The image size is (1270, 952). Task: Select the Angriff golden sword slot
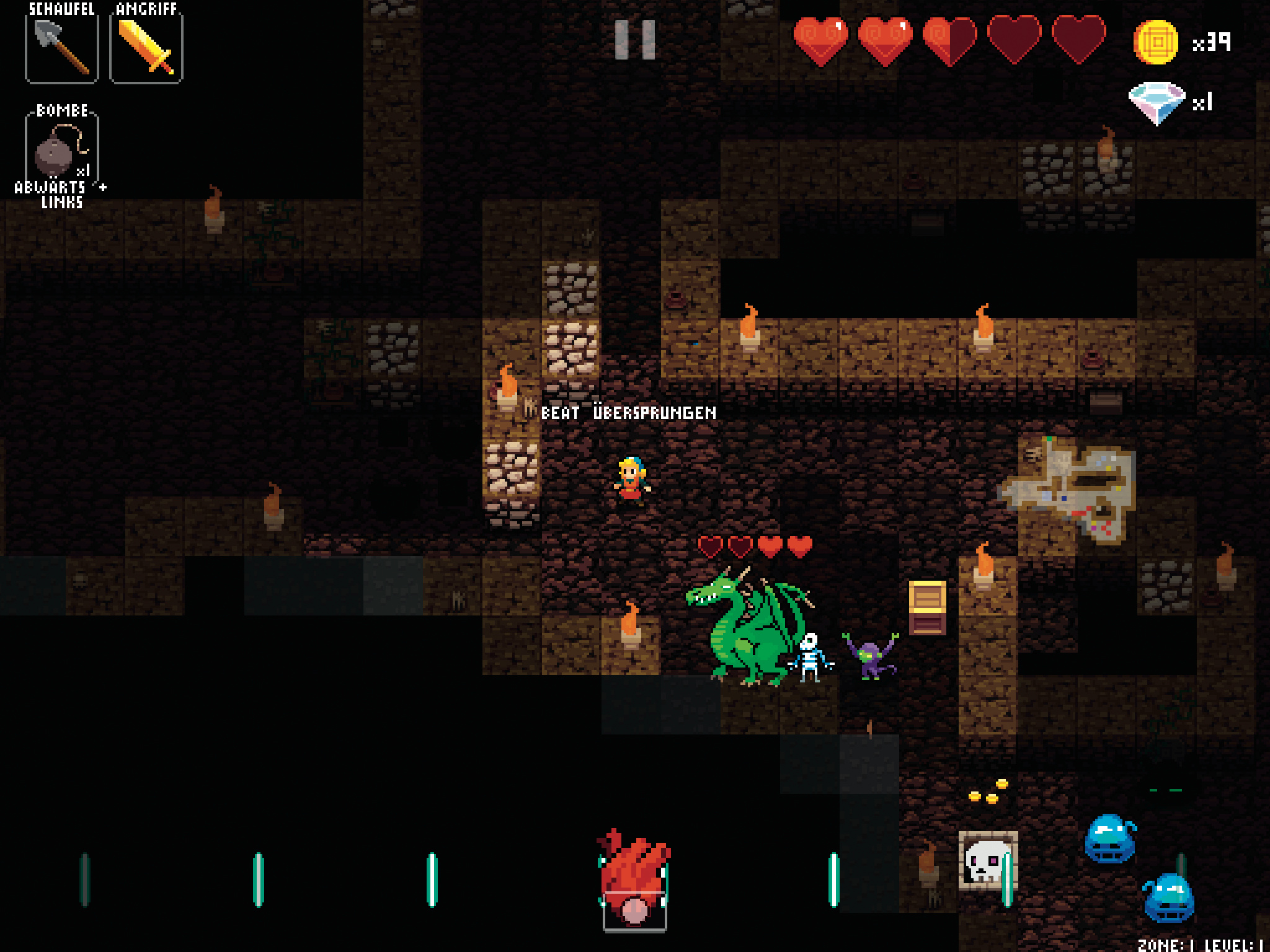pyautogui.click(x=146, y=47)
